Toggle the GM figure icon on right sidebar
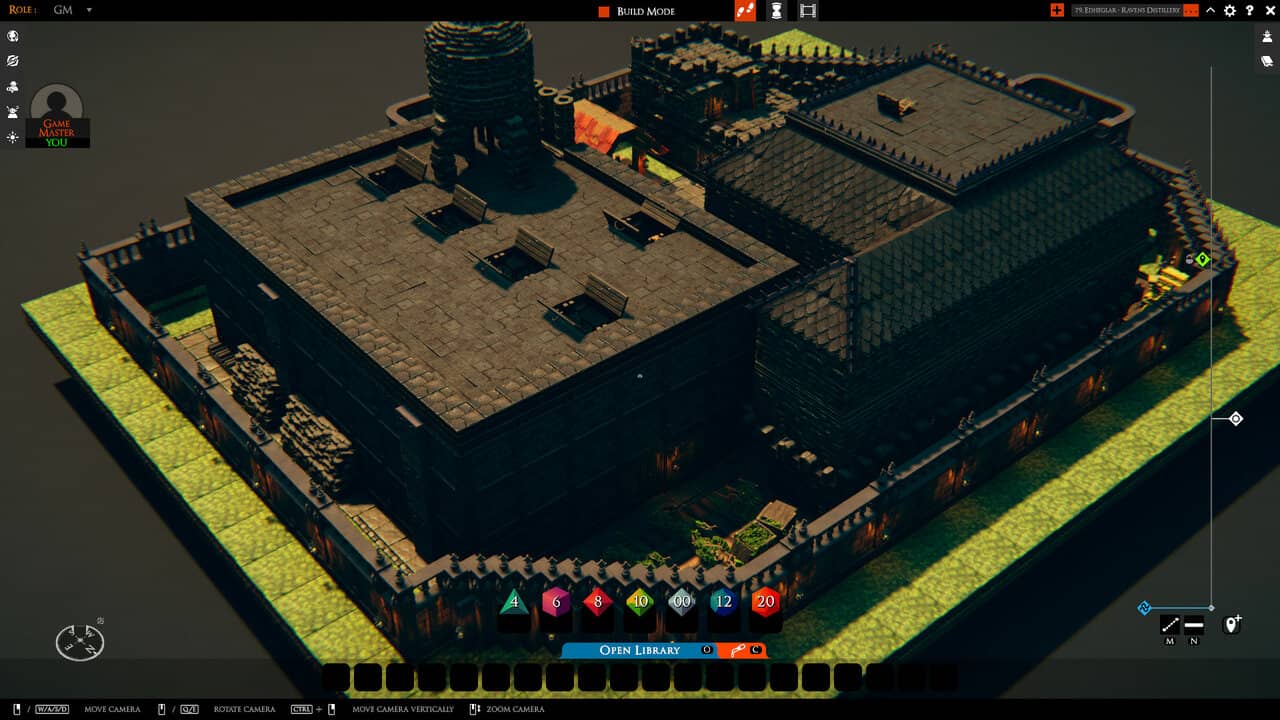This screenshot has width=1280, height=720. point(1267,37)
